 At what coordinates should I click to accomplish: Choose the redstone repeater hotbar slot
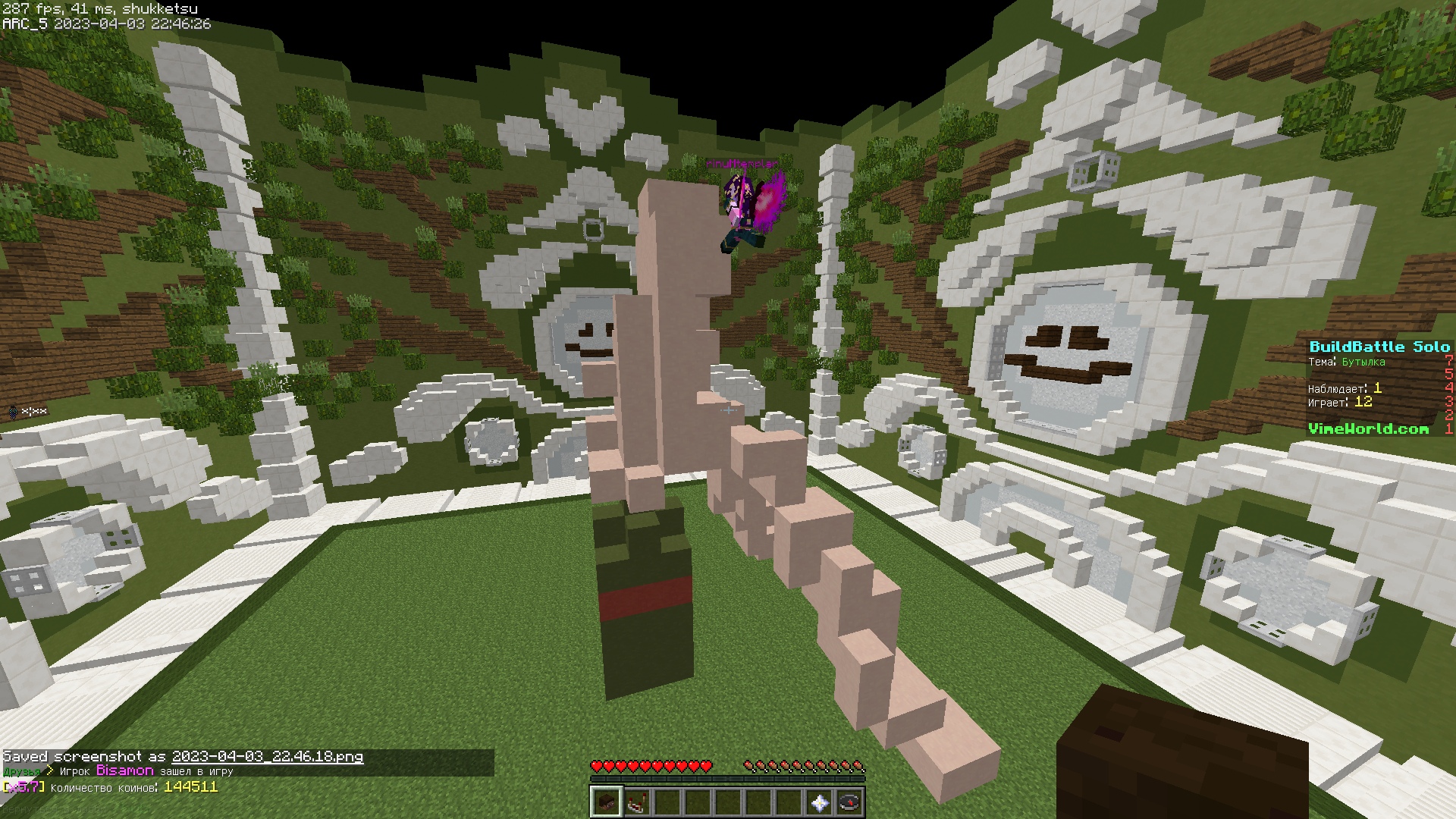(x=636, y=802)
